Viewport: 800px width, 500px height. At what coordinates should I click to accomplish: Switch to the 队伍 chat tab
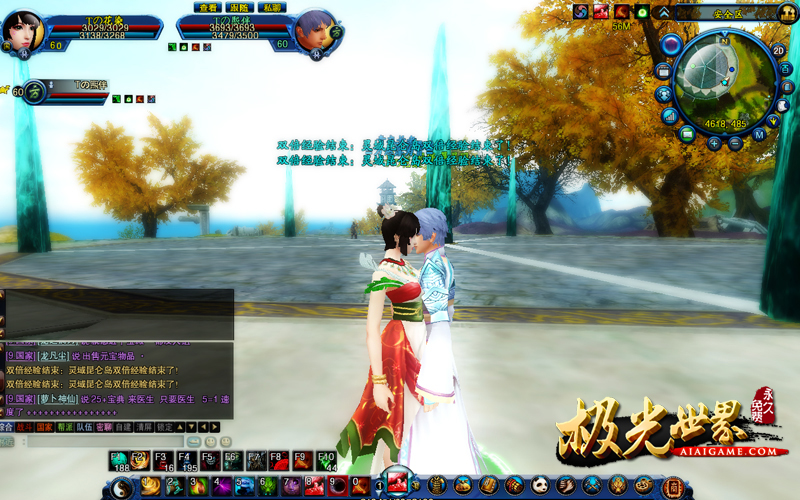pyautogui.click(x=86, y=427)
